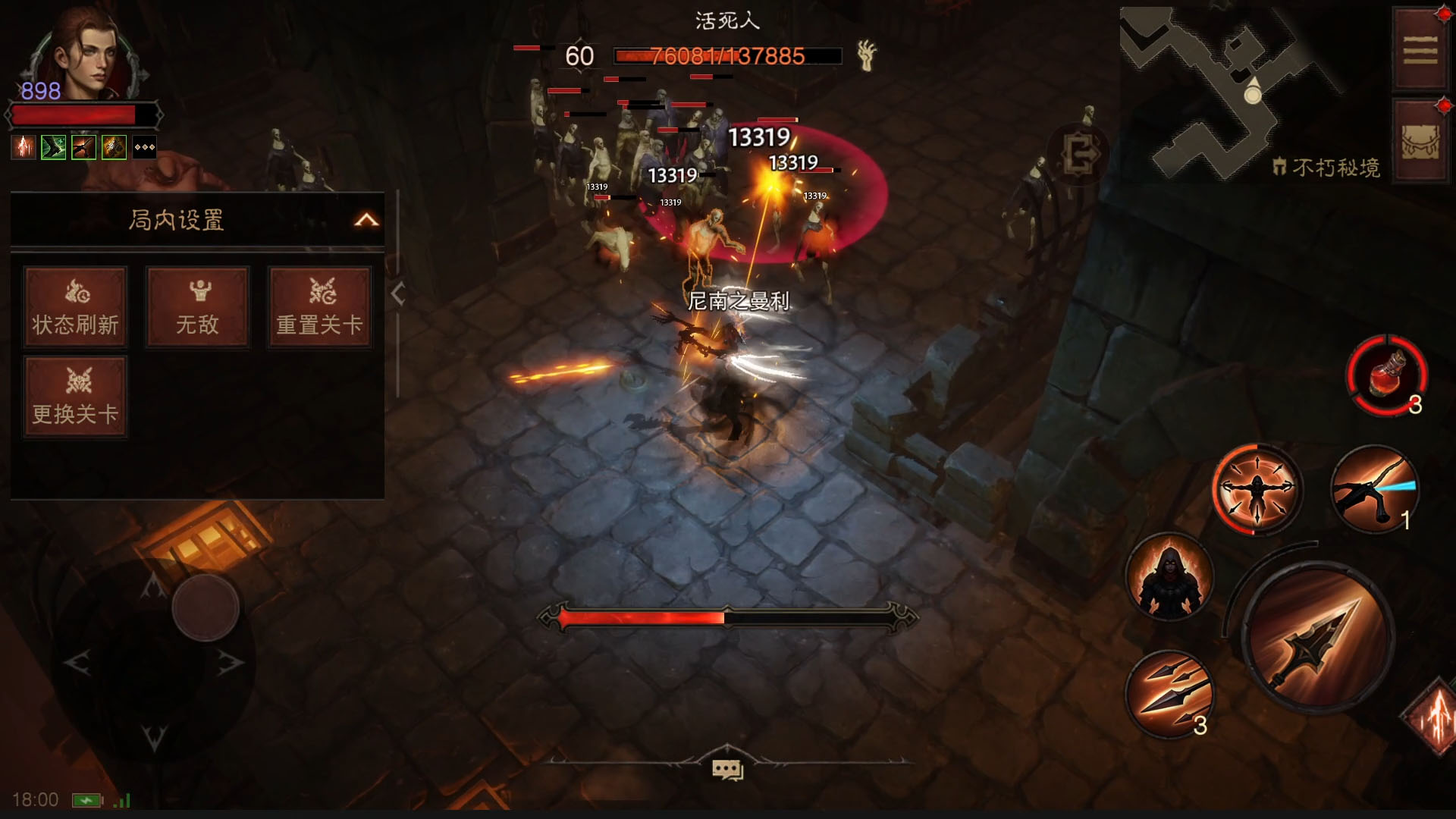
Task: Expand the buff list ellipsis icon
Action: [144, 147]
